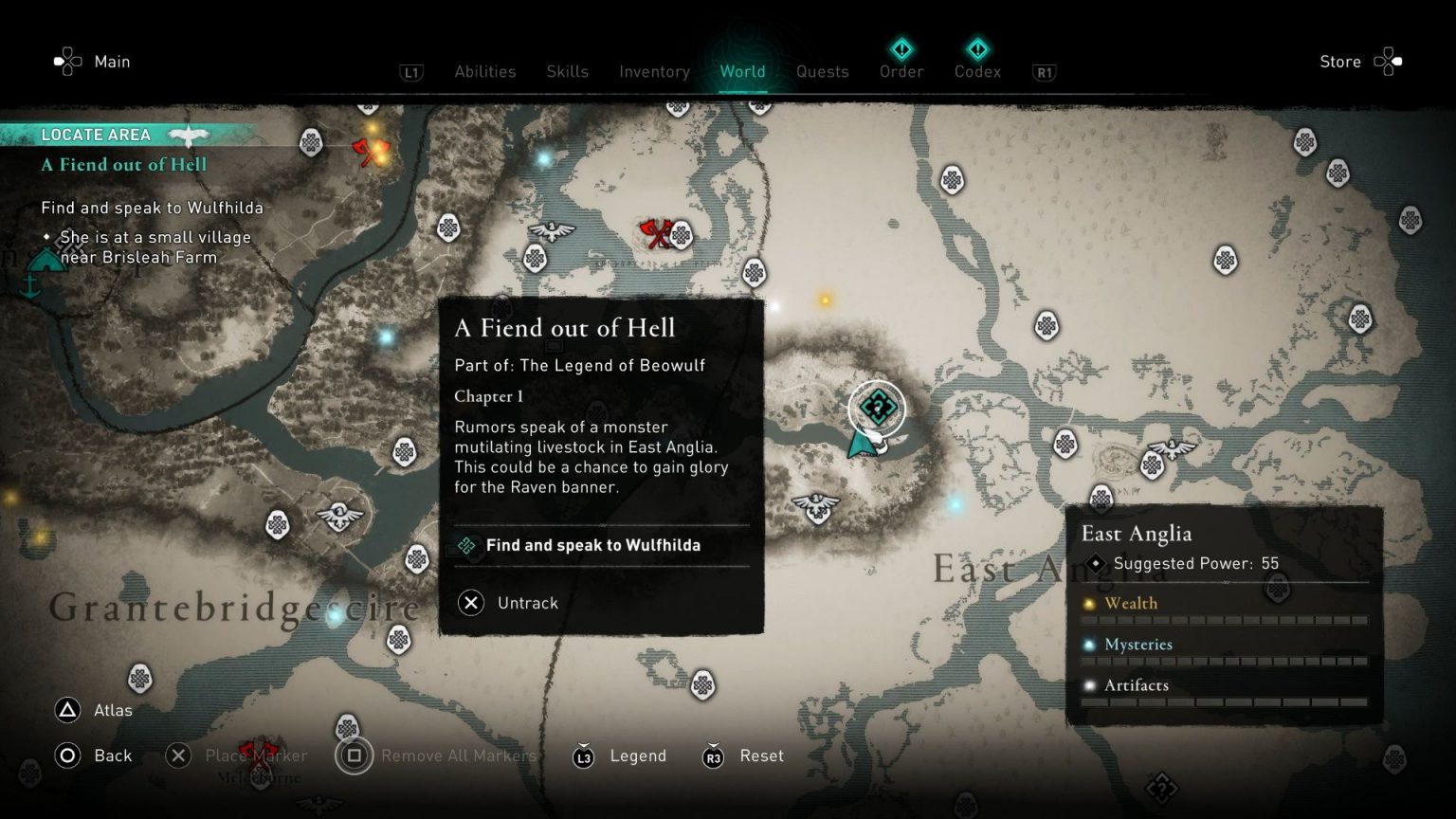Open the Inventory tab

point(654,71)
